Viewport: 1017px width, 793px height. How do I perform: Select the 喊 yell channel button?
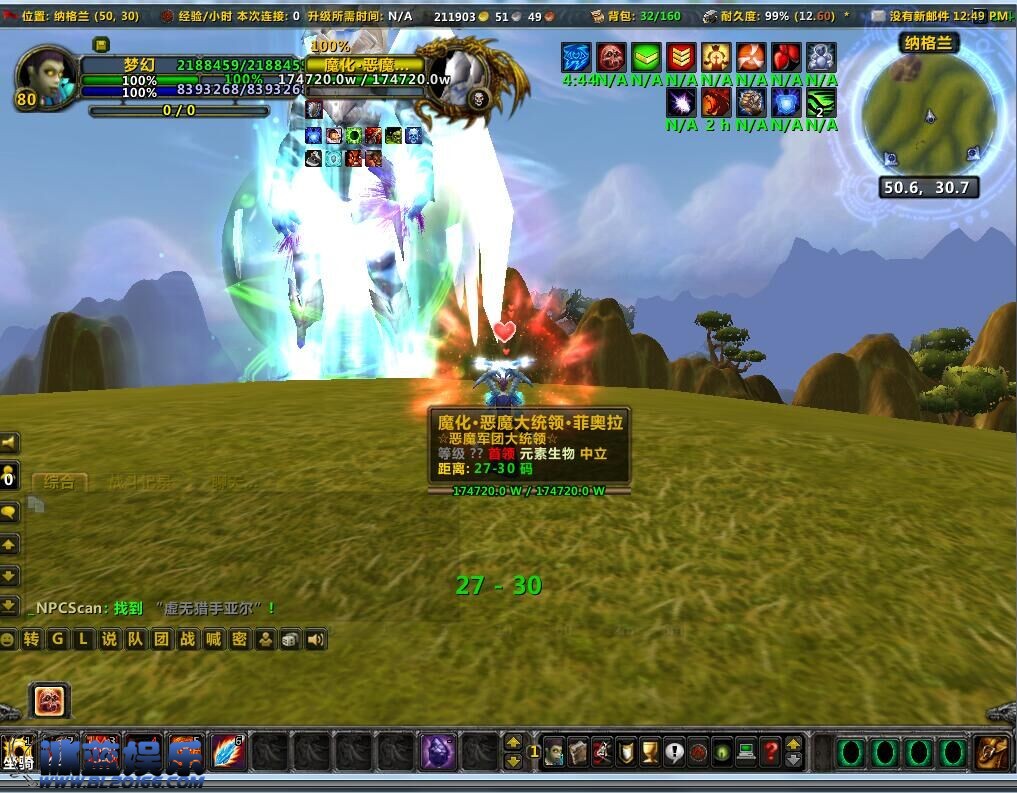coord(213,640)
